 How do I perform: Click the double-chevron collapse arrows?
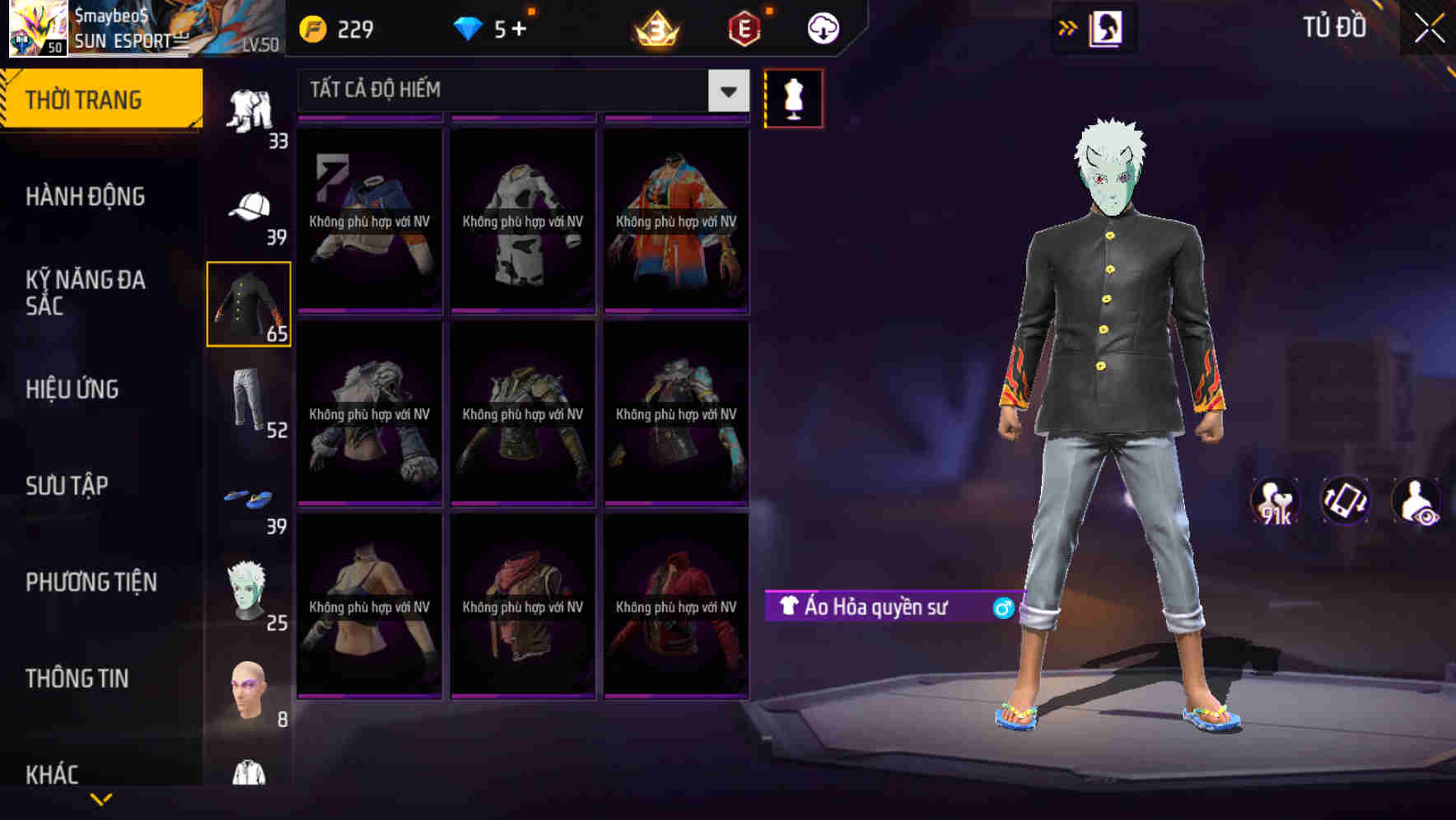coord(1066,27)
